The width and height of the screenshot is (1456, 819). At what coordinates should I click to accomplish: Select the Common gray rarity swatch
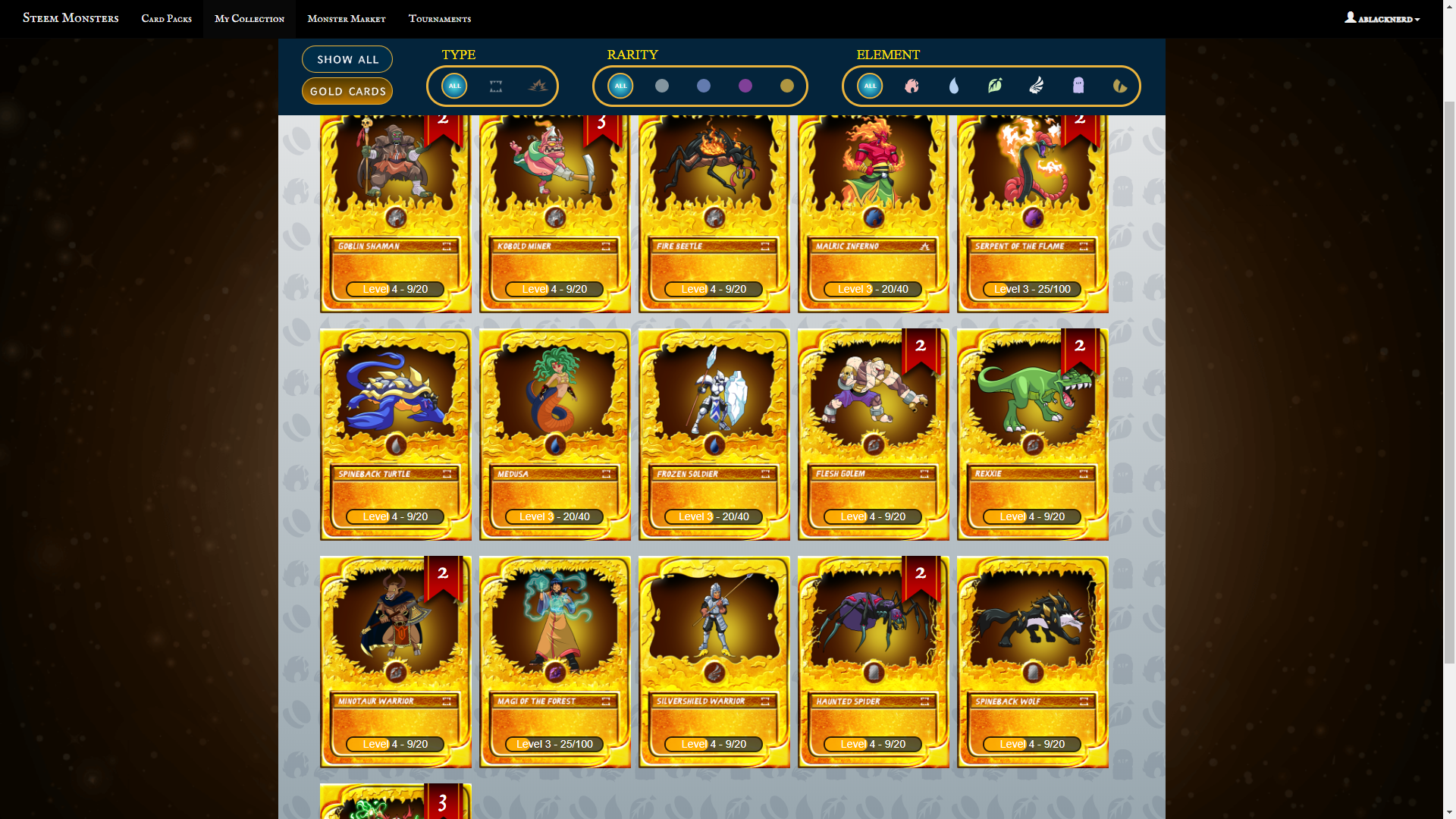[x=661, y=86]
